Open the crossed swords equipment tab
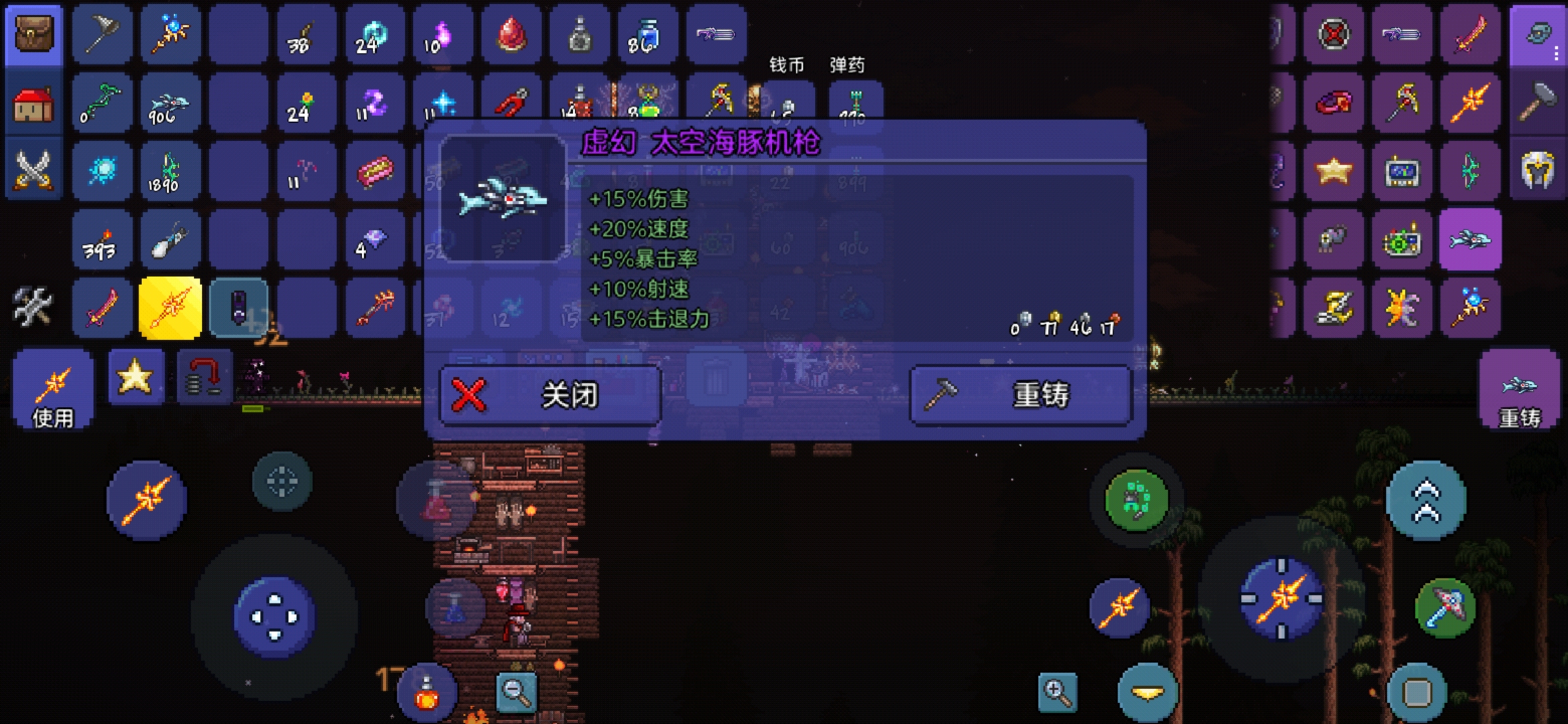The image size is (1568, 724). tap(34, 170)
